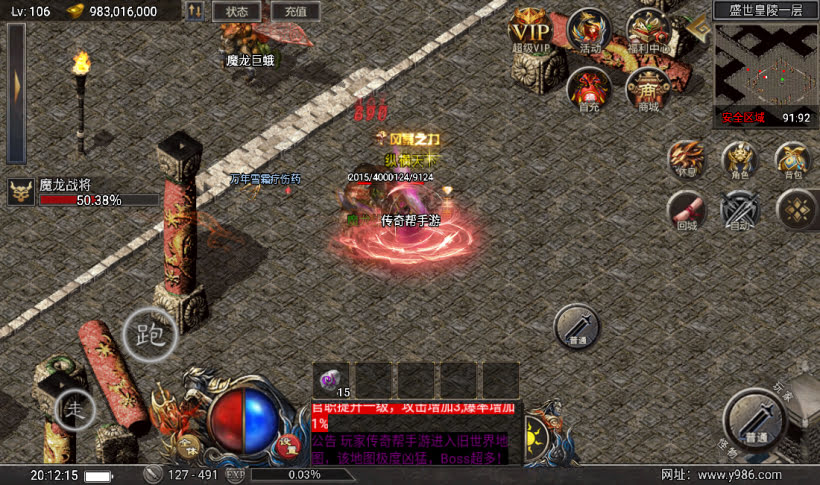Open the 首充 first-recharge offer
The width and height of the screenshot is (820, 485).
pyautogui.click(x=589, y=88)
